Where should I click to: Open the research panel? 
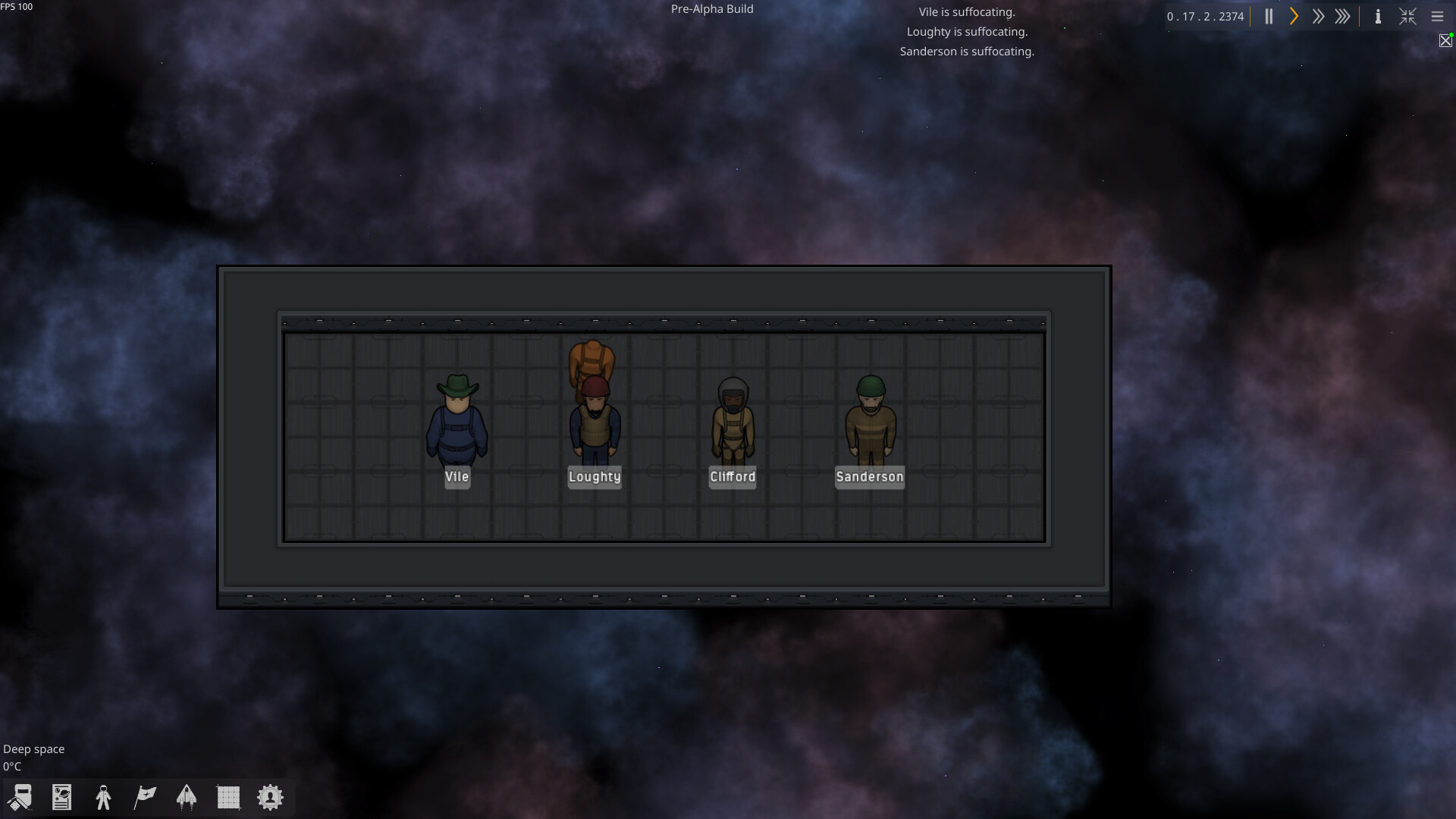61,797
